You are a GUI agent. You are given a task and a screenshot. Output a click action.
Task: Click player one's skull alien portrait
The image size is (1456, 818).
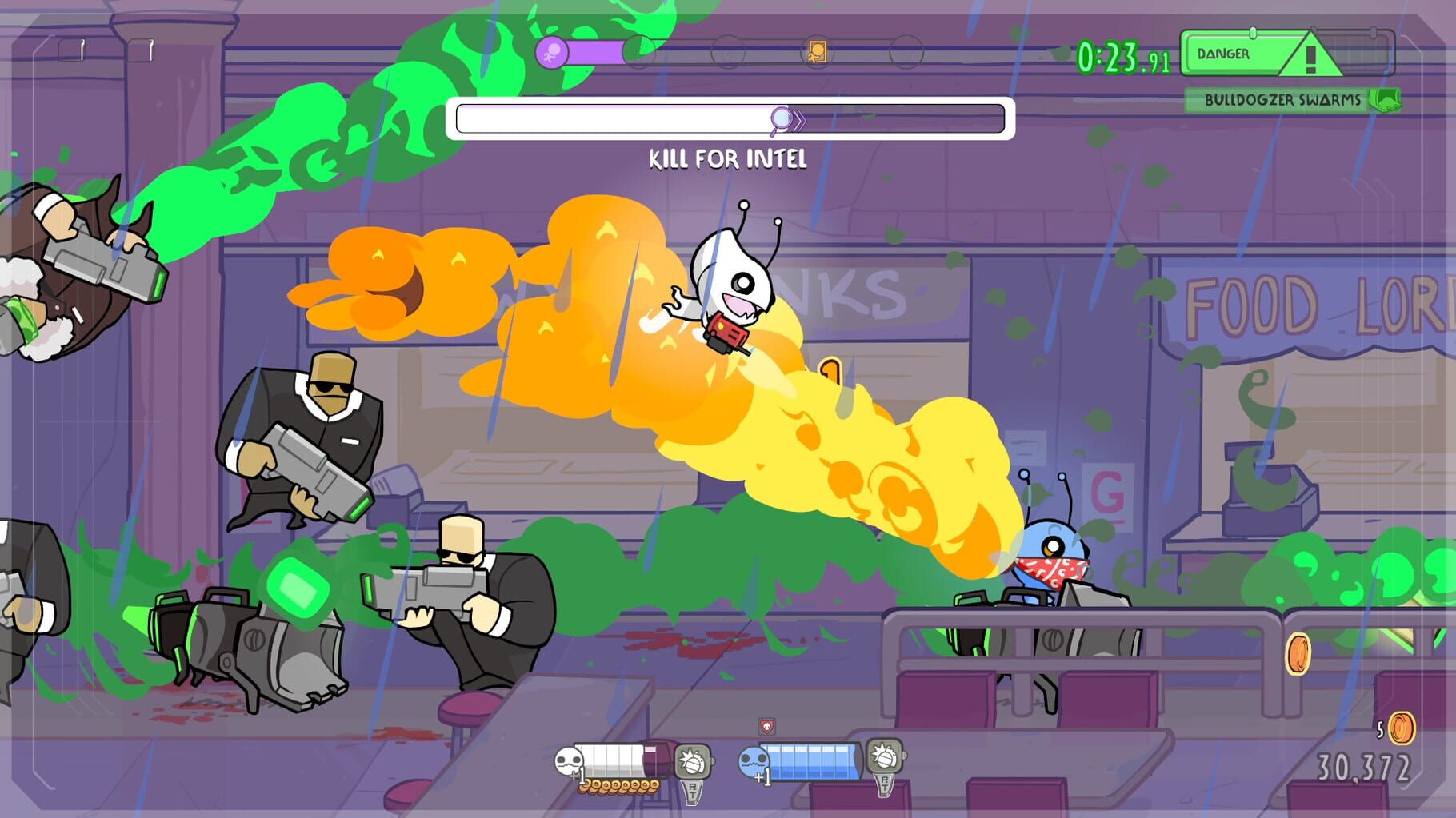point(568,759)
